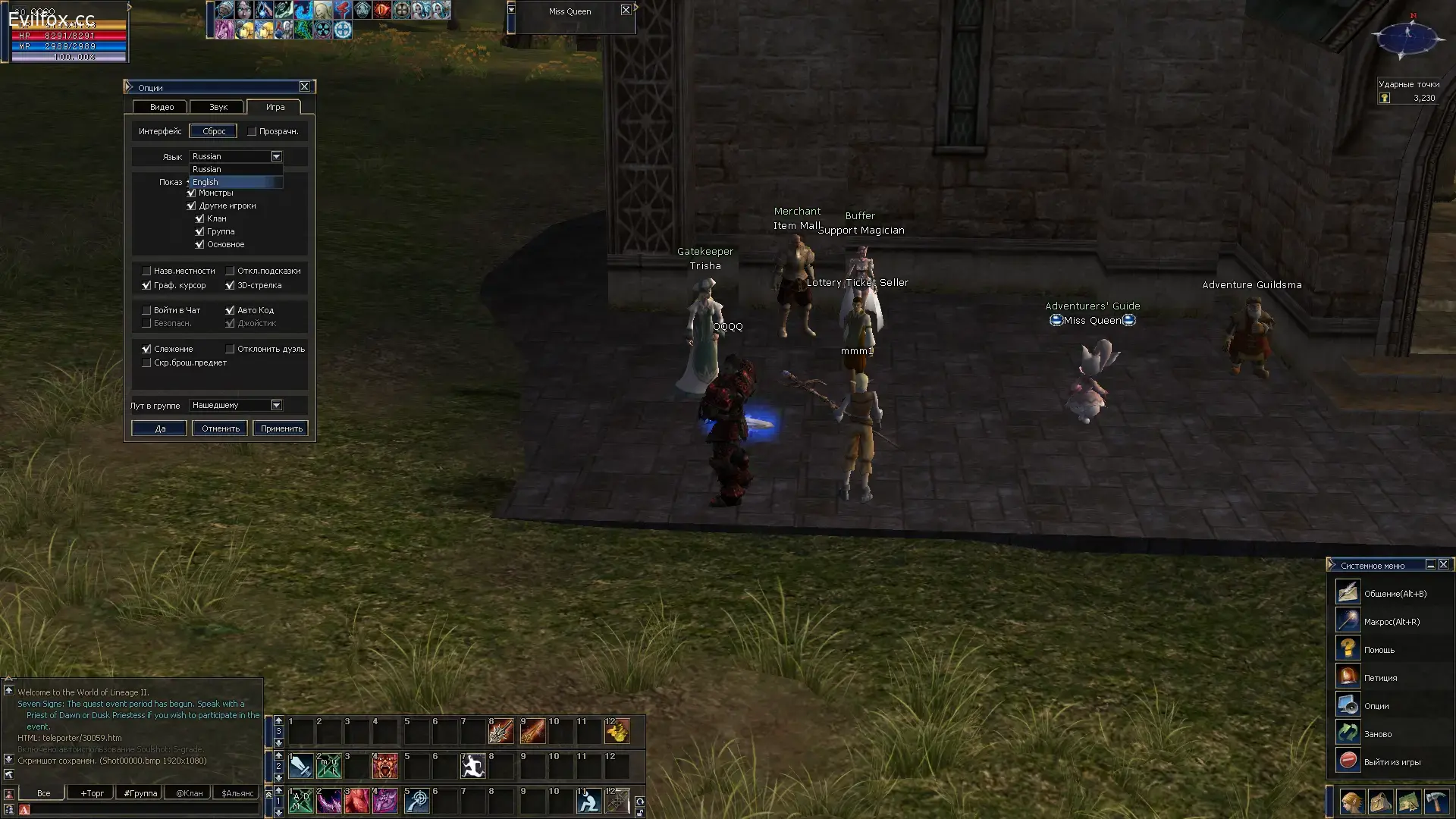This screenshot has height=819, width=1456.
Task: Toggle the Прозрачн. interface option
Action: tap(252, 130)
